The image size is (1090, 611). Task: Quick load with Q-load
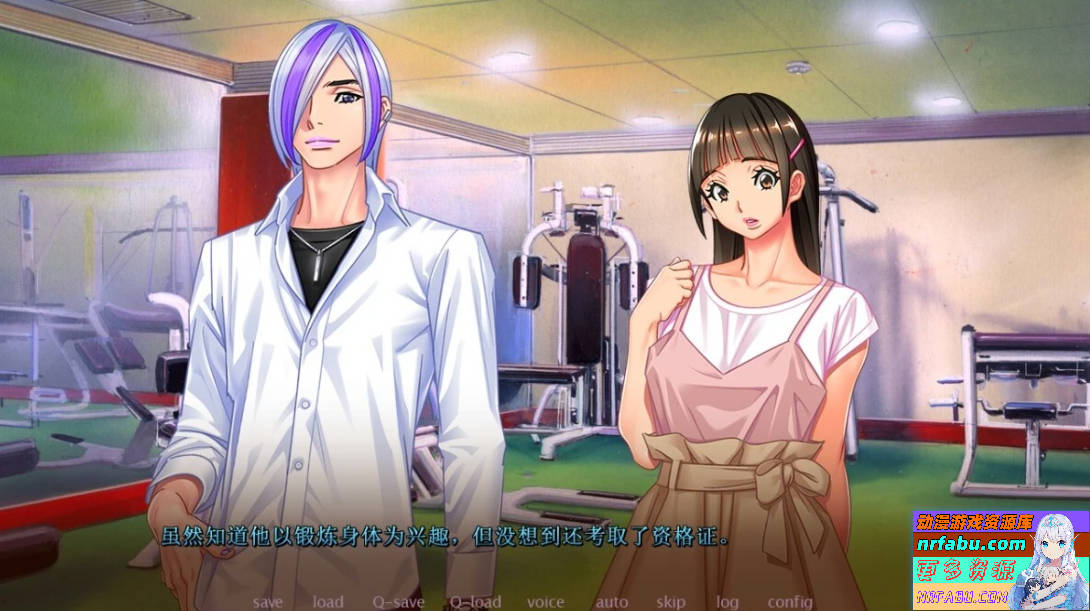475,602
